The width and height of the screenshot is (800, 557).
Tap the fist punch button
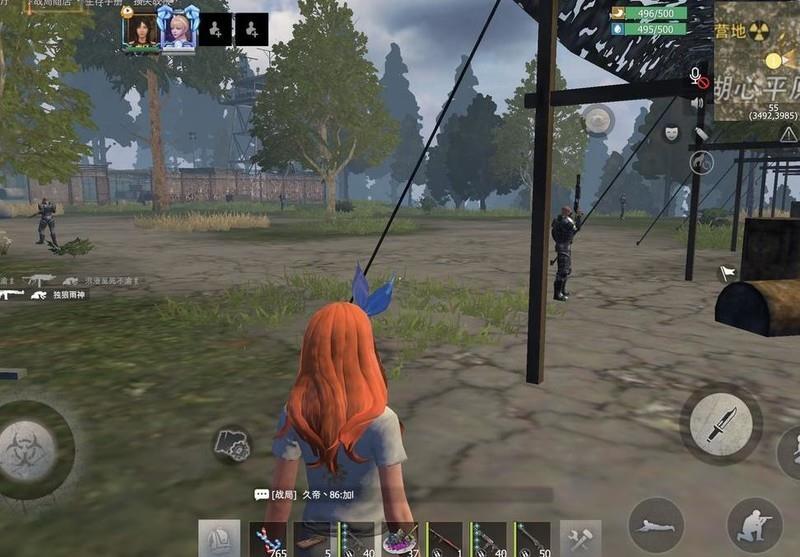tap(231, 445)
